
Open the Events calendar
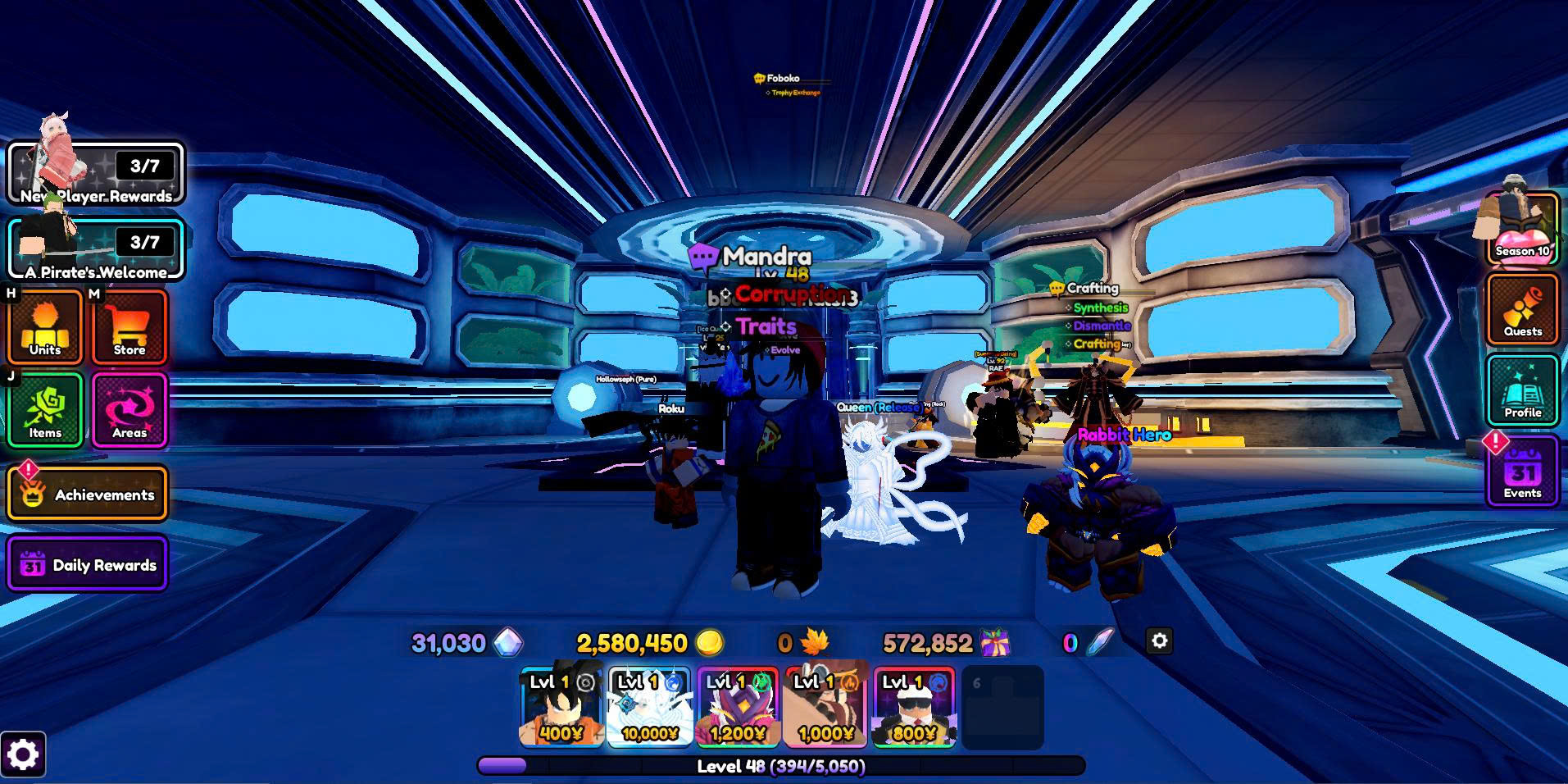click(x=1522, y=472)
